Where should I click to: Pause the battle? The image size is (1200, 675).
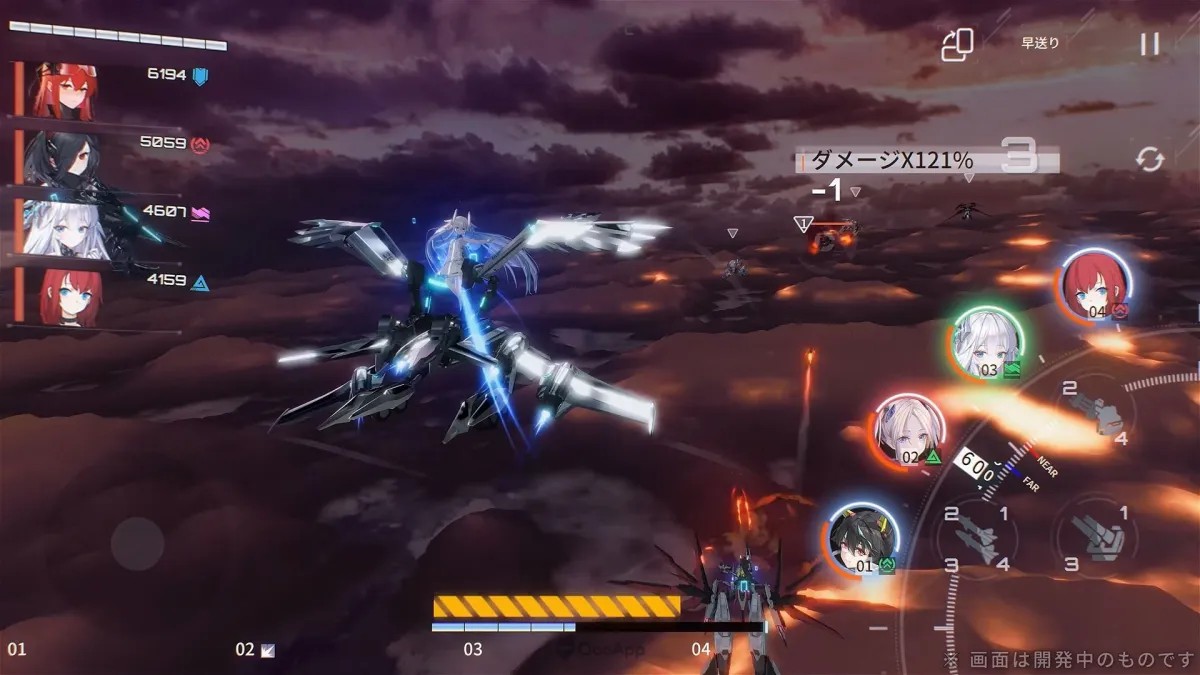[1150, 43]
